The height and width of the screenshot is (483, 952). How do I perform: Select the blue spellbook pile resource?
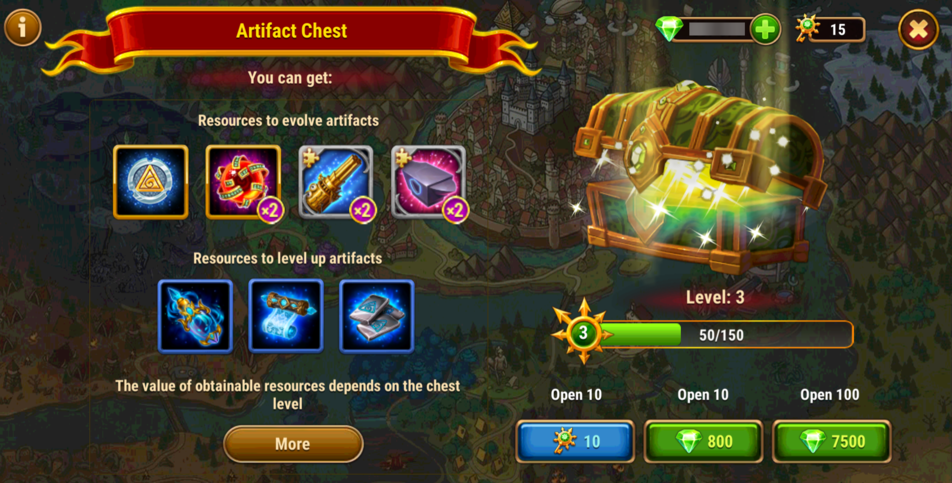[x=376, y=316]
